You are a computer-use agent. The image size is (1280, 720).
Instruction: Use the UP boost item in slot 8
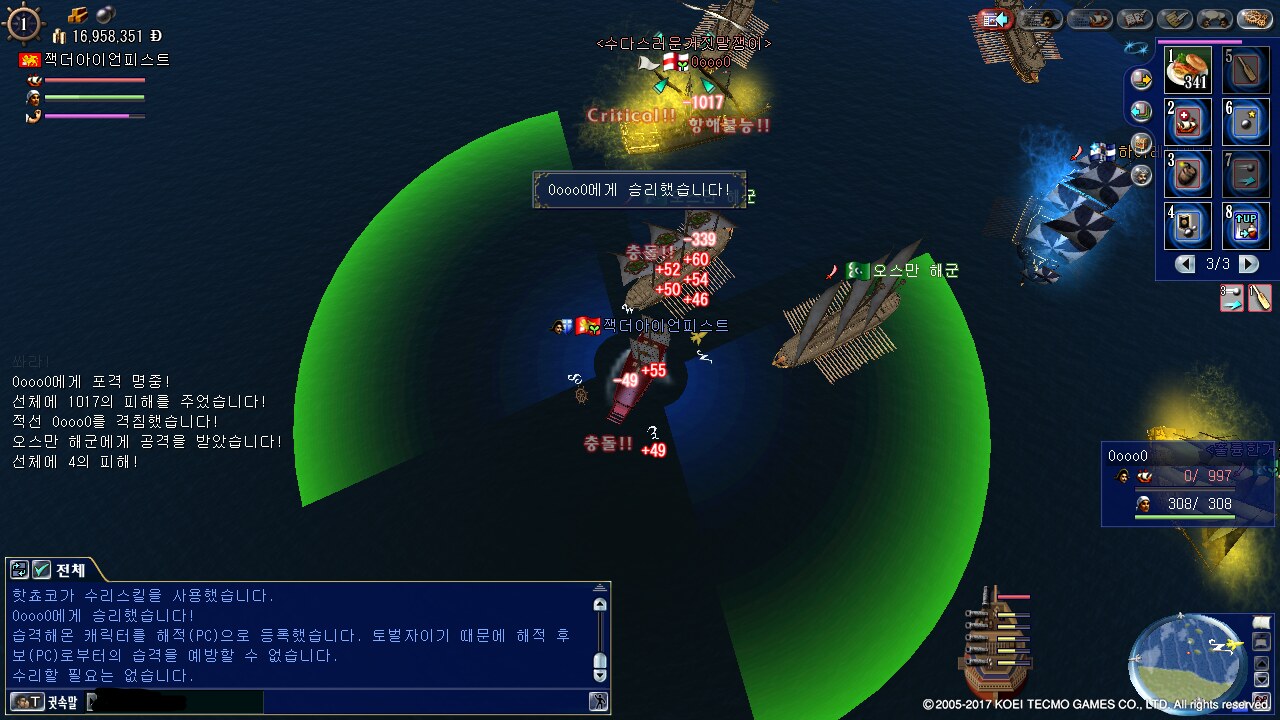point(1245,226)
